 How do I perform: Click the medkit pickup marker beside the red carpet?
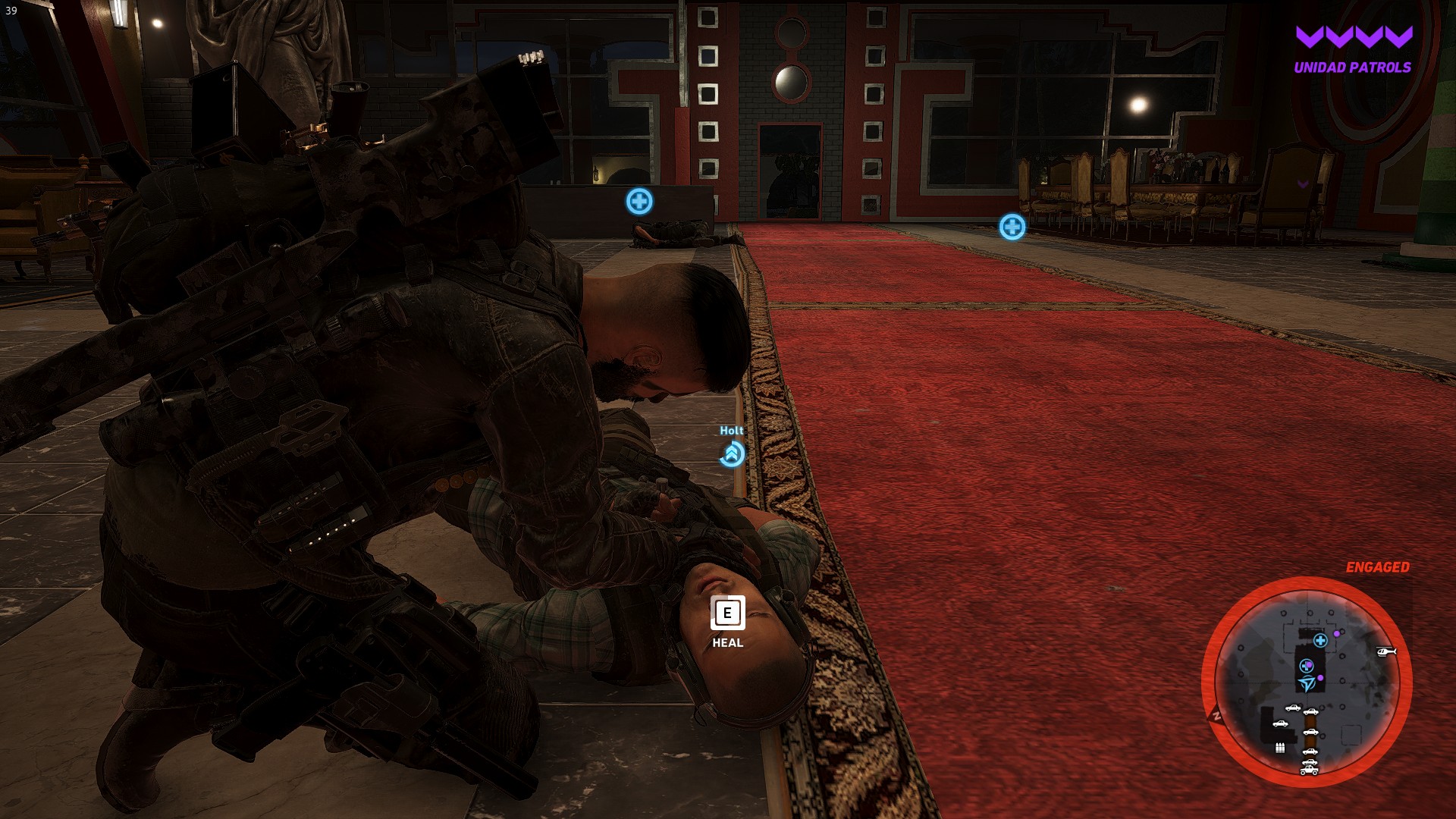pos(1012,227)
